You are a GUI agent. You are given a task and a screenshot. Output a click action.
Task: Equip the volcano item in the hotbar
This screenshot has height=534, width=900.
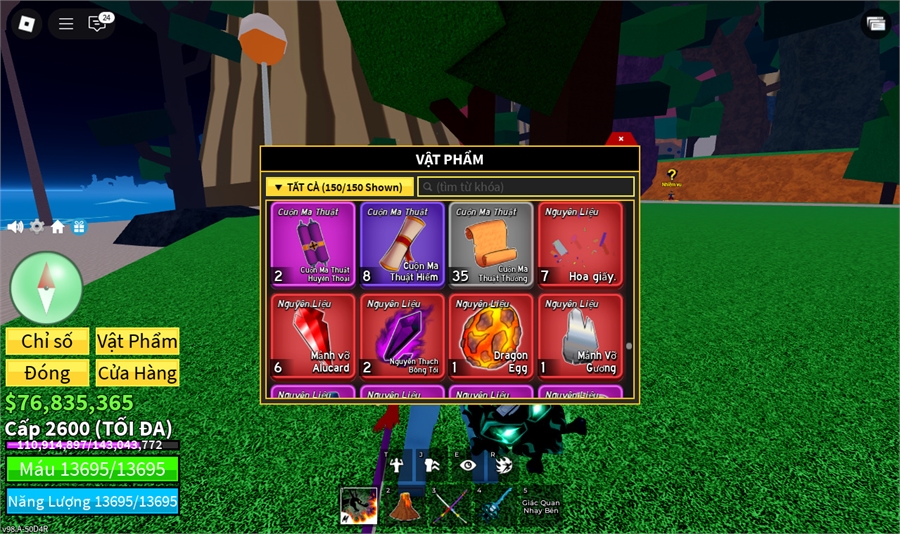403,505
